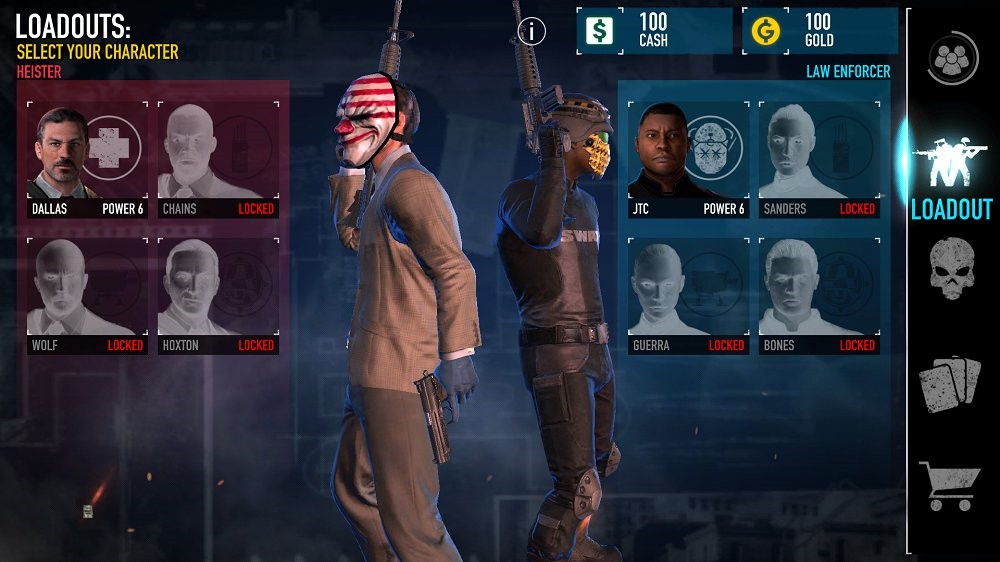
Task: Open the shopping cart store tab
Action: 950,485
